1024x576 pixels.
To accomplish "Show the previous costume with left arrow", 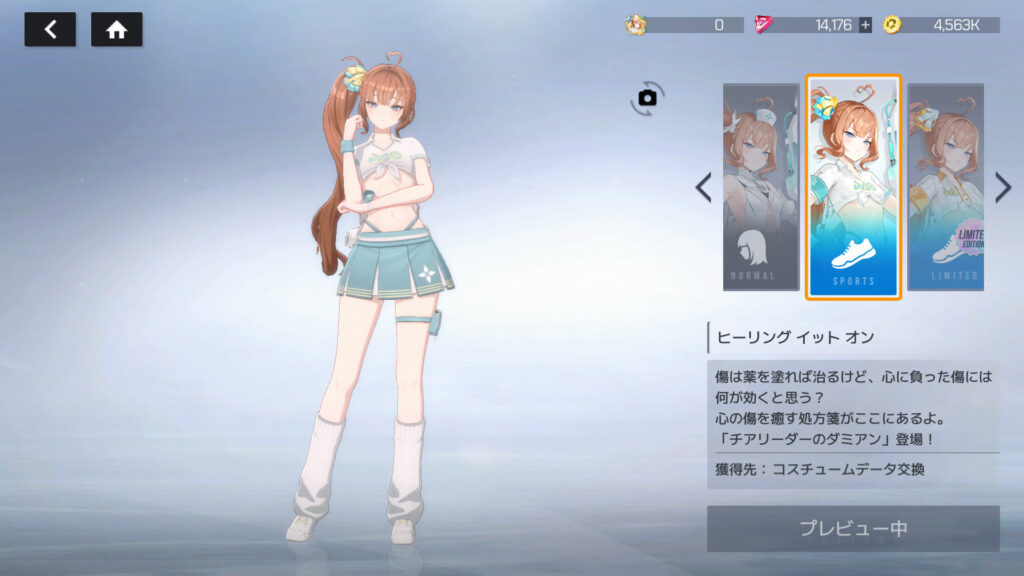I will (x=704, y=187).
